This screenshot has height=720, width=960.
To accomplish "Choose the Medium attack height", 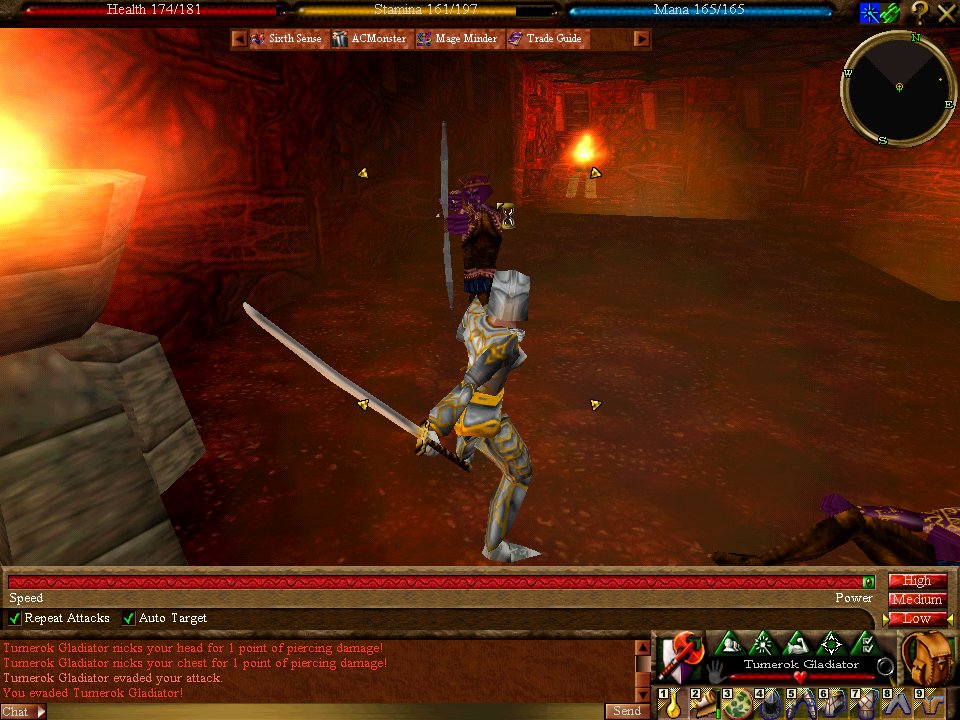I will 917,600.
